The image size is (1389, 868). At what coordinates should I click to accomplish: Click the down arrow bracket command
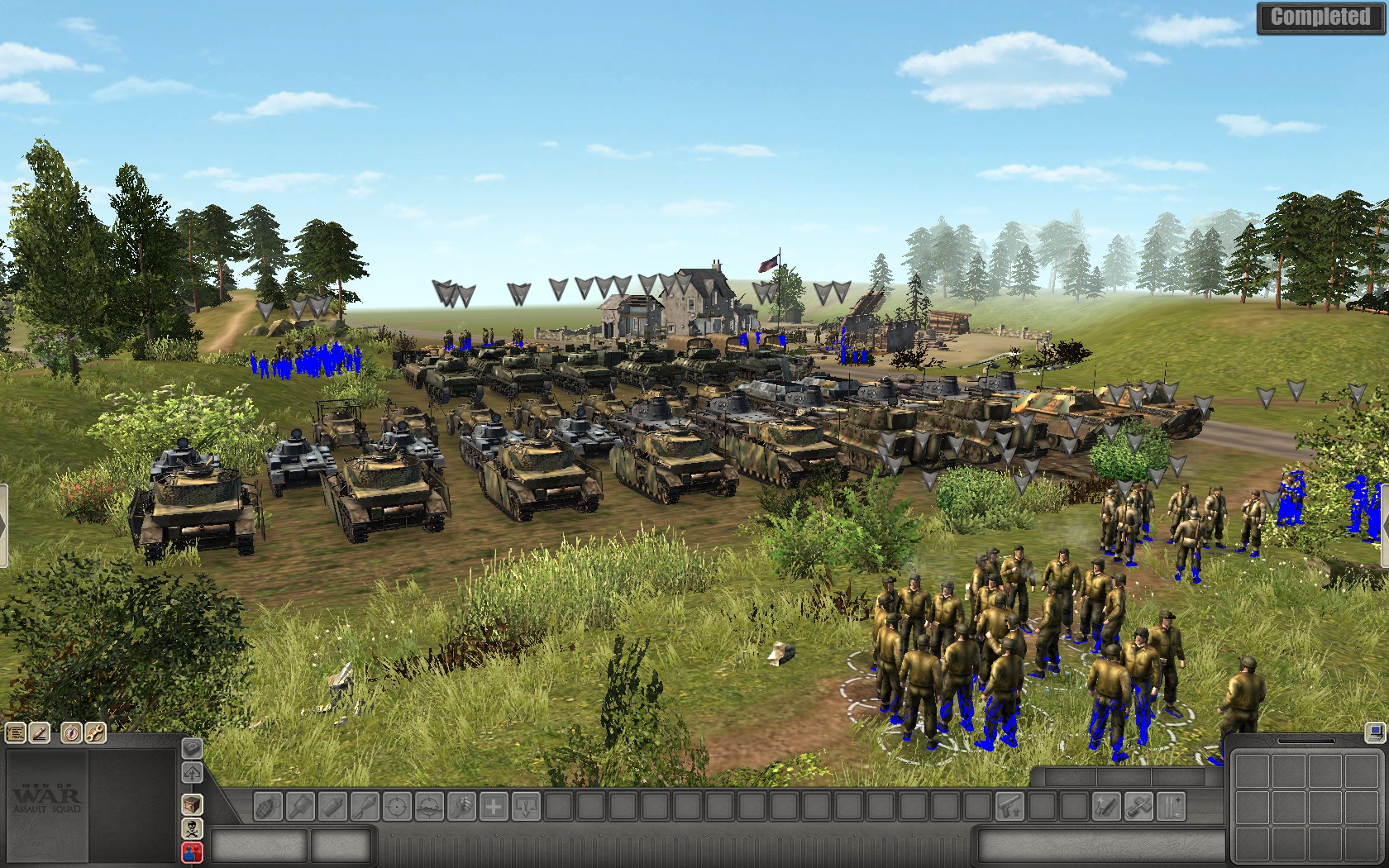click(526, 806)
